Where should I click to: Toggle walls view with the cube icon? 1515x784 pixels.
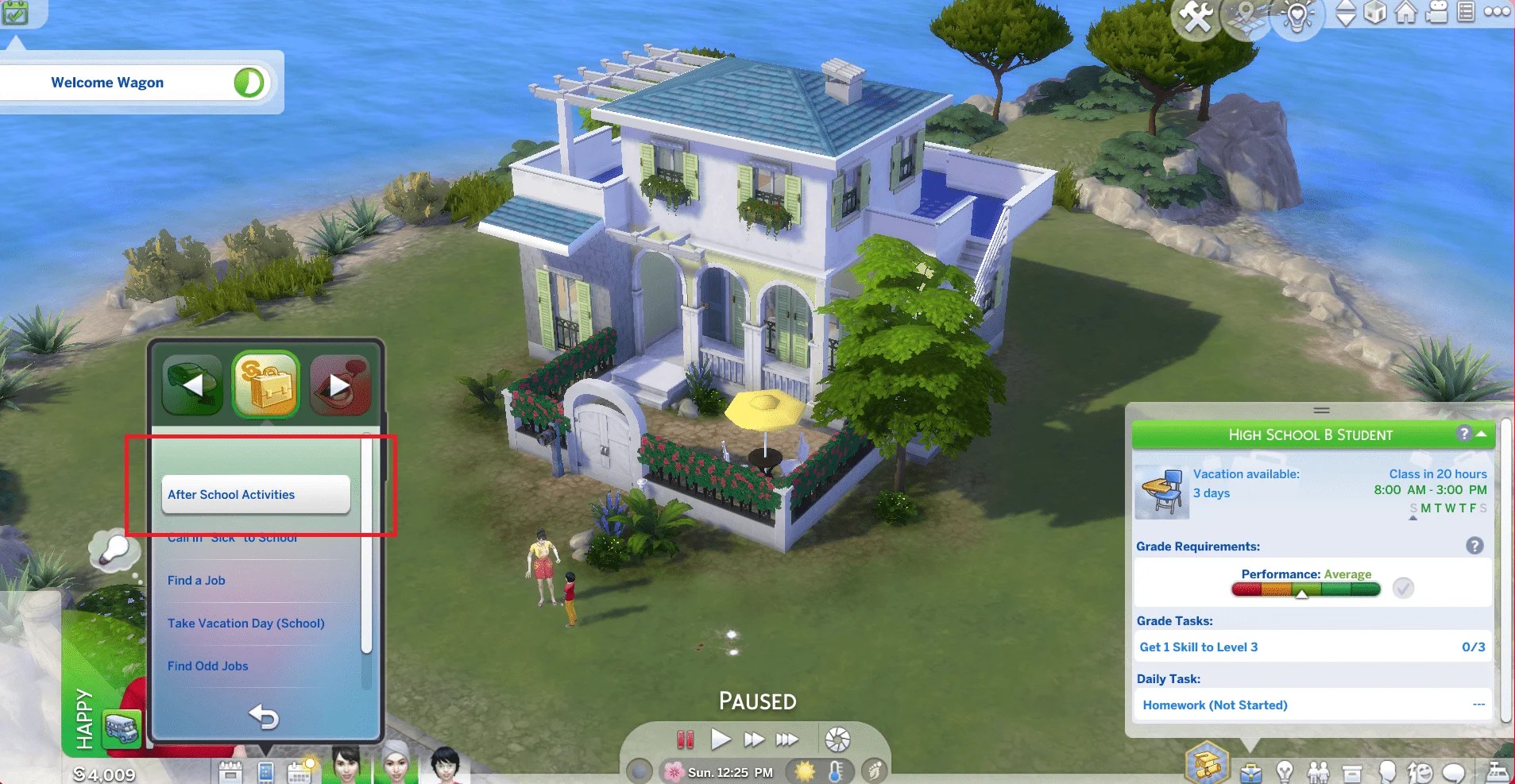click(1377, 14)
